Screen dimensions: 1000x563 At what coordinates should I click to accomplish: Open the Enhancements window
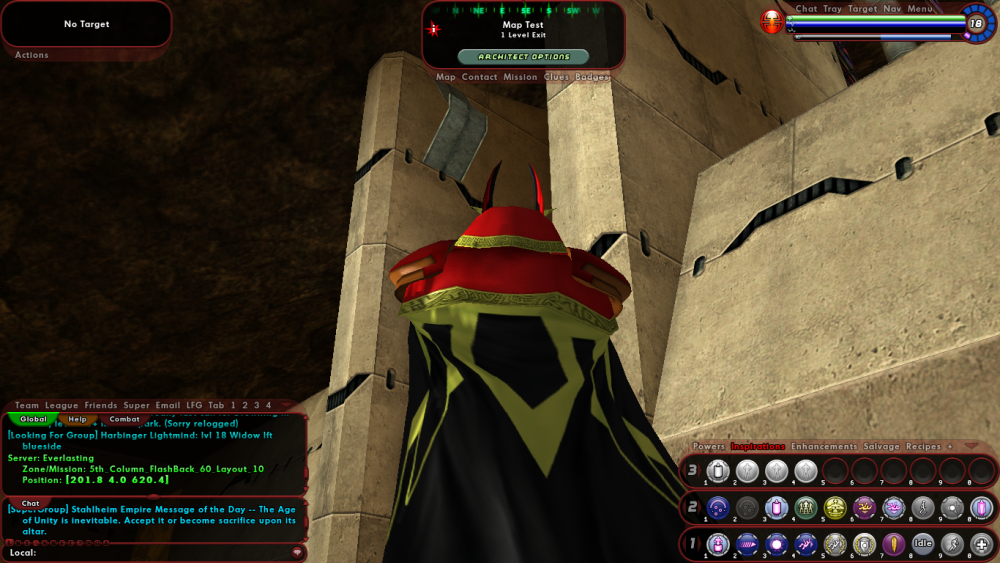[823, 446]
